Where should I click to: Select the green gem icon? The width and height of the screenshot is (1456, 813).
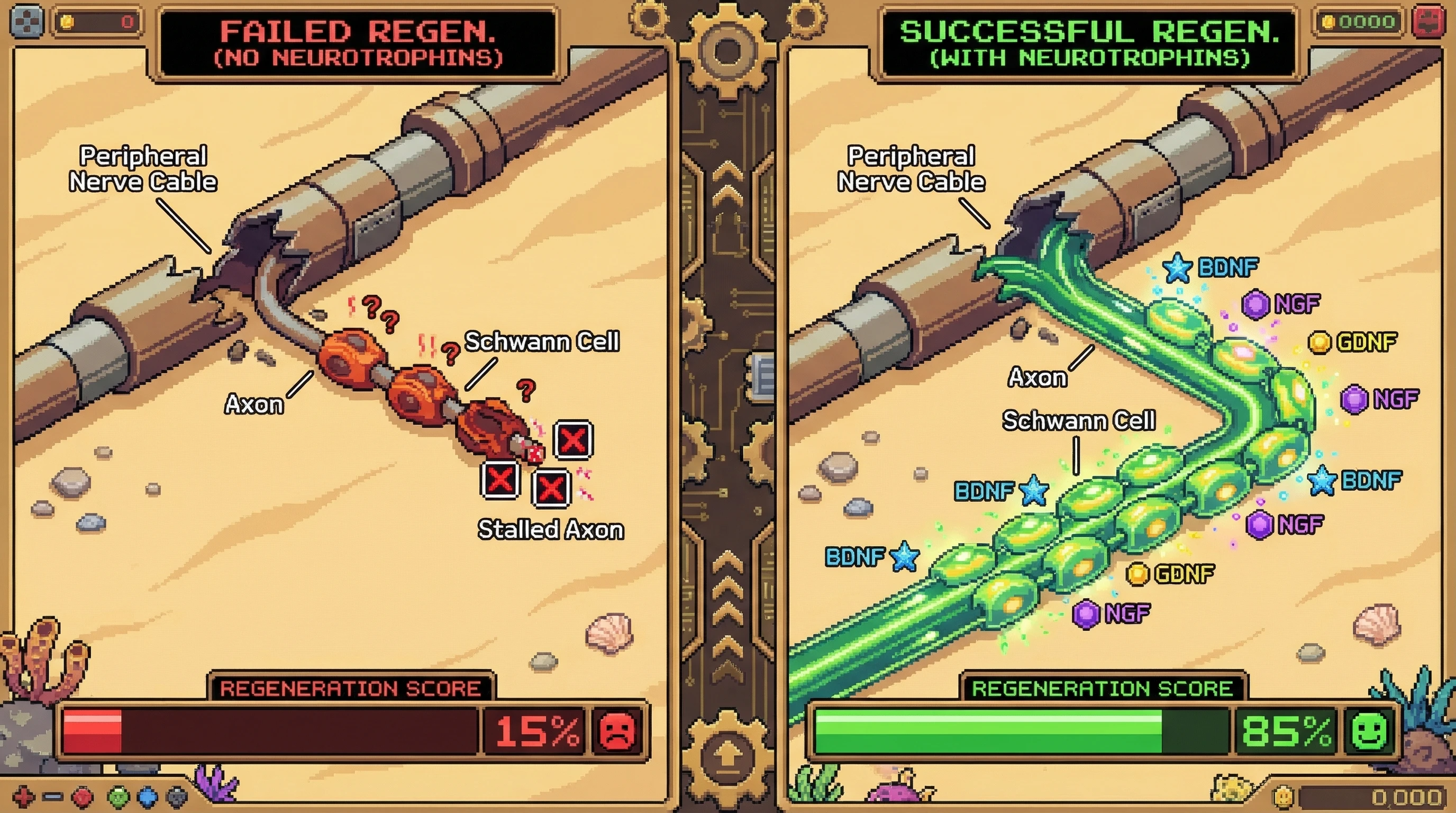pyautogui.click(x=119, y=797)
